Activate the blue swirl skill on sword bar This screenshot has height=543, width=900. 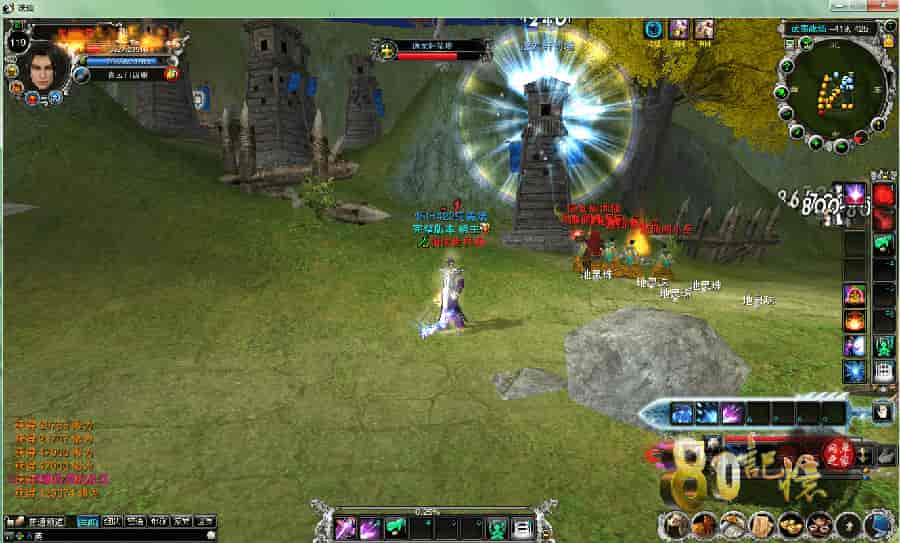pyautogui.click(x=682, y=412)
